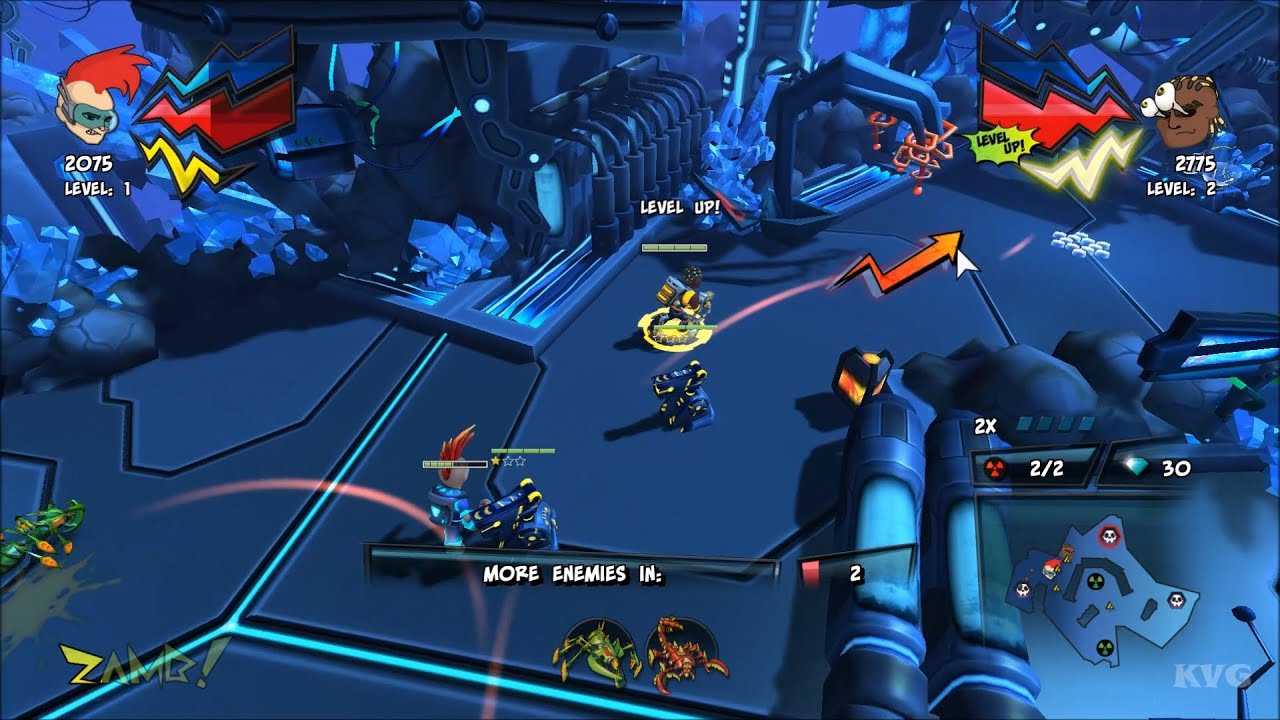1280x720 pixels.
Task: Click the brown-haired player two portrait
Action: coord(1185,113)
